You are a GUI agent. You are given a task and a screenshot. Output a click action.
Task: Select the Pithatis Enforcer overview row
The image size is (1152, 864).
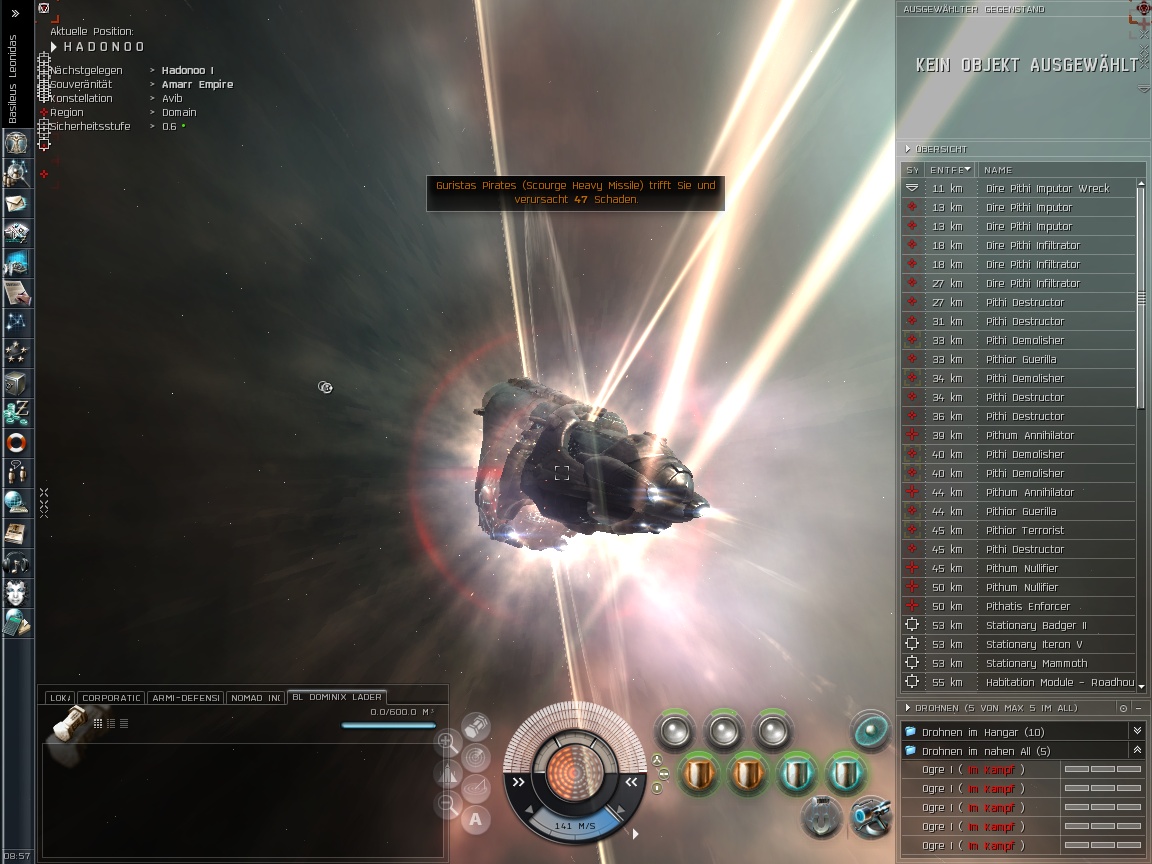pyautogui.click(x=1028, y=606)
